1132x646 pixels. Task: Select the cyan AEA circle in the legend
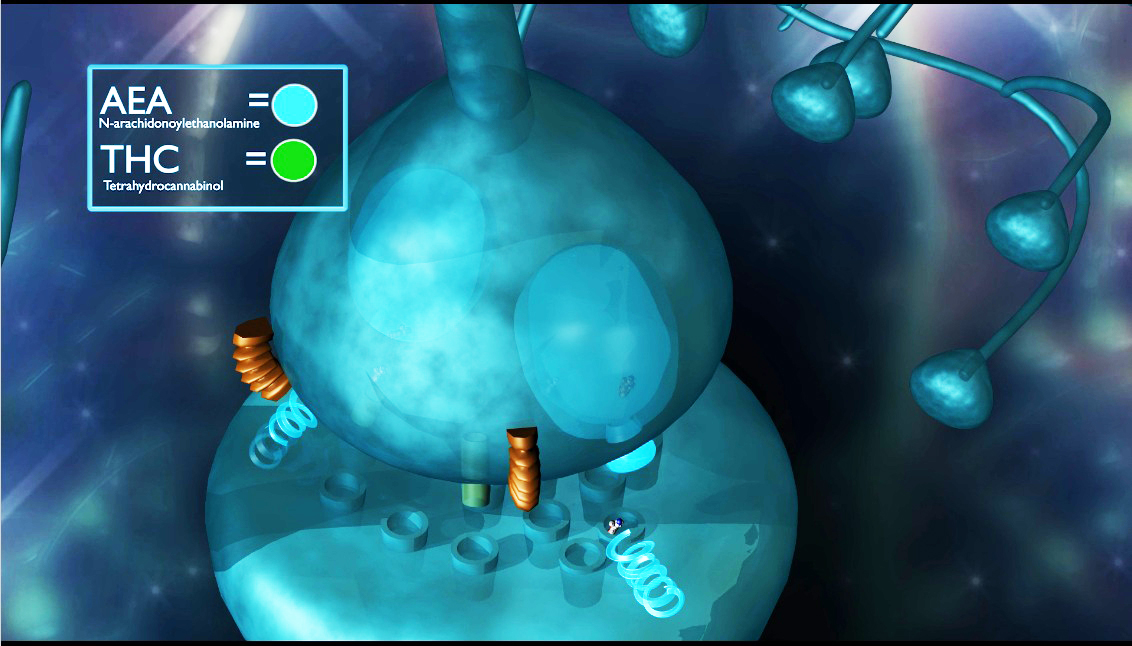(x=294, y=105)
